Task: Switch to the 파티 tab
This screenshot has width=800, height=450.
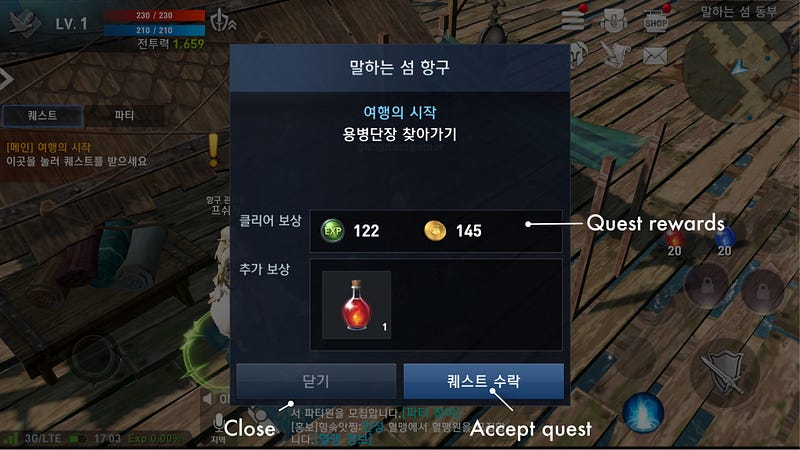Action: pos(125,115)
